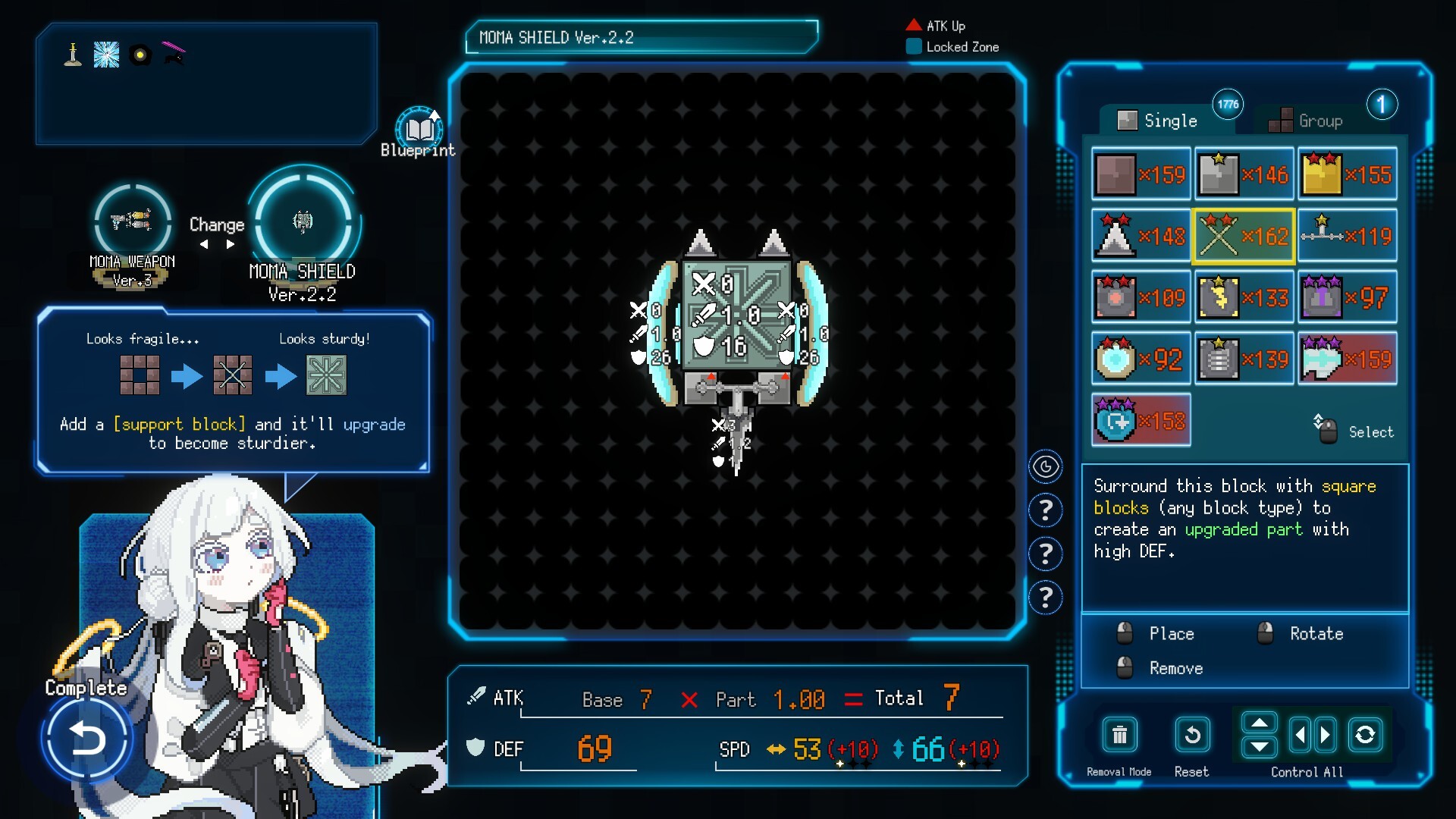The width and height of the screenshot is (1456, 819).
Task: Click the clock history button
Action: [1046, 466]
